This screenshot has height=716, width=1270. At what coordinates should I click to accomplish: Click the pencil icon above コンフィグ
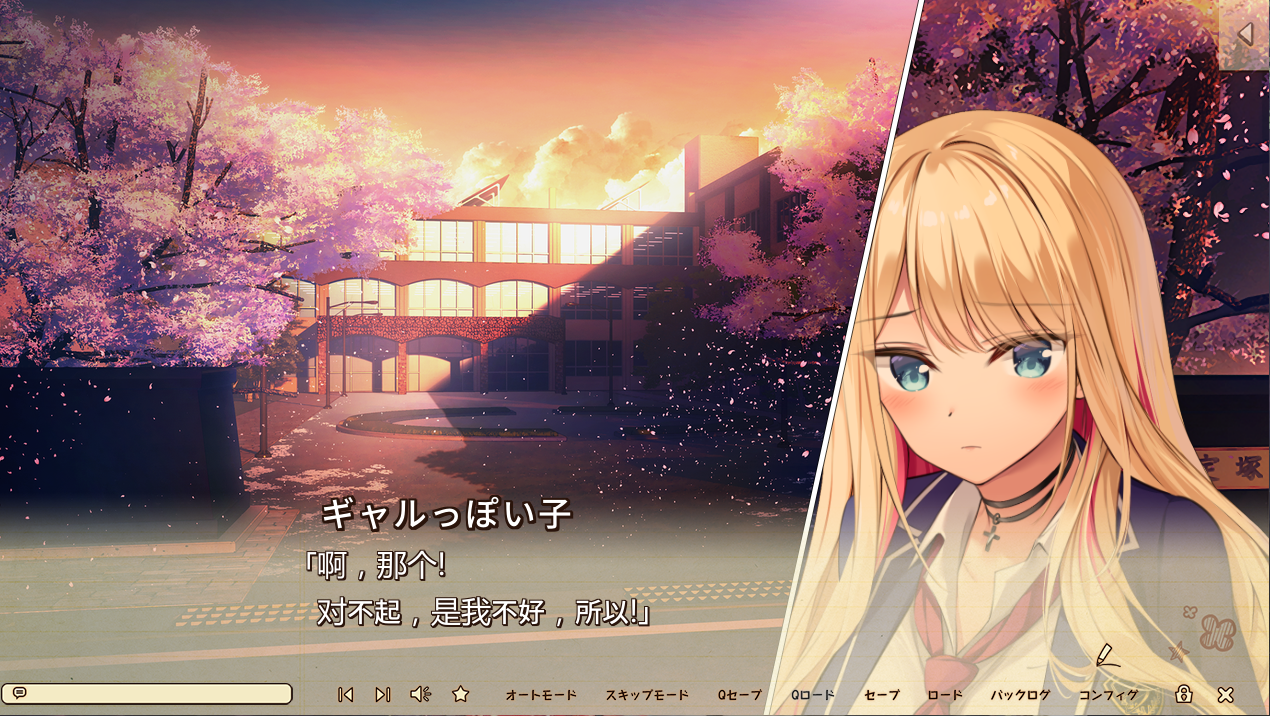click(1105, 655)
